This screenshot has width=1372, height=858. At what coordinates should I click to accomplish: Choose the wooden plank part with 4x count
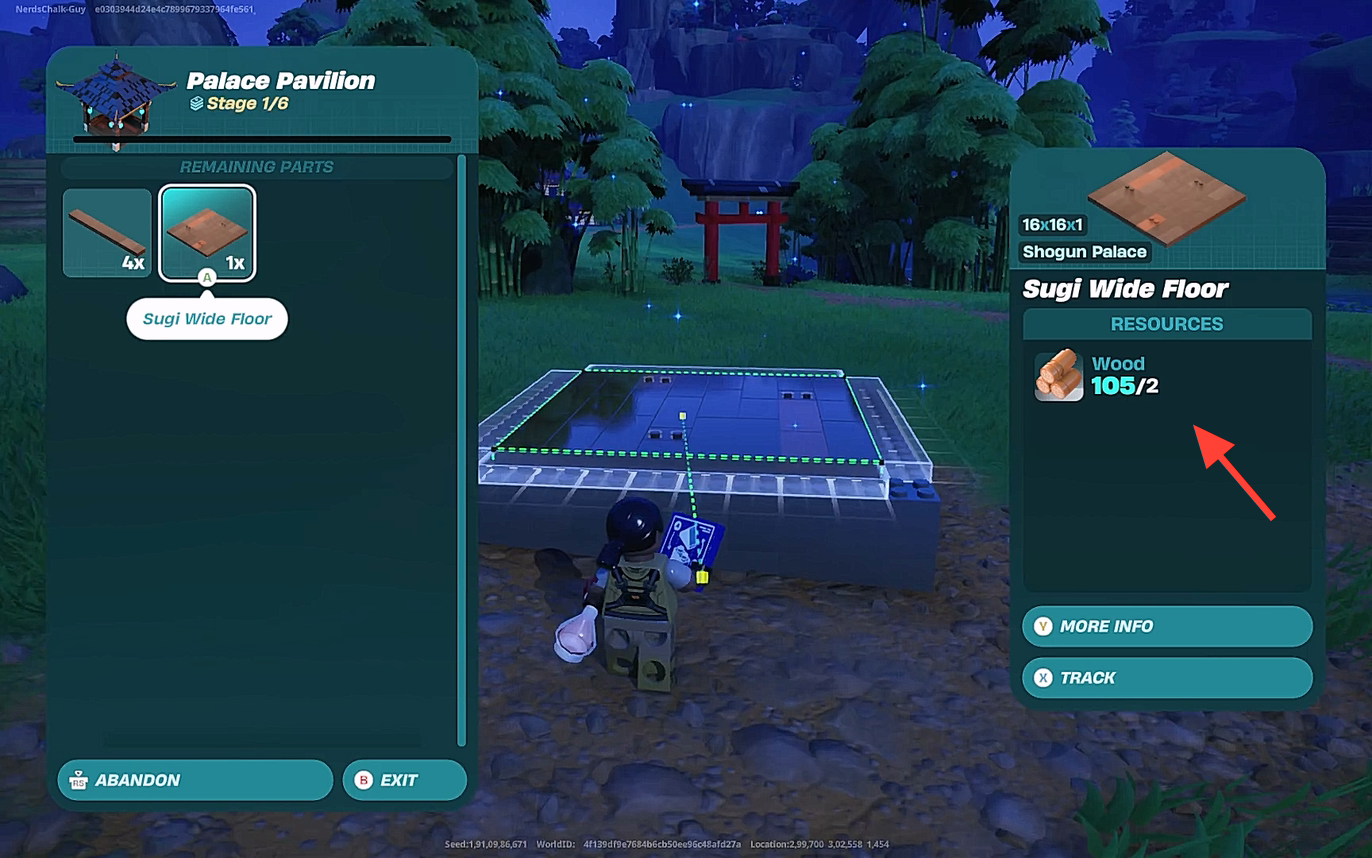(107, 233)
